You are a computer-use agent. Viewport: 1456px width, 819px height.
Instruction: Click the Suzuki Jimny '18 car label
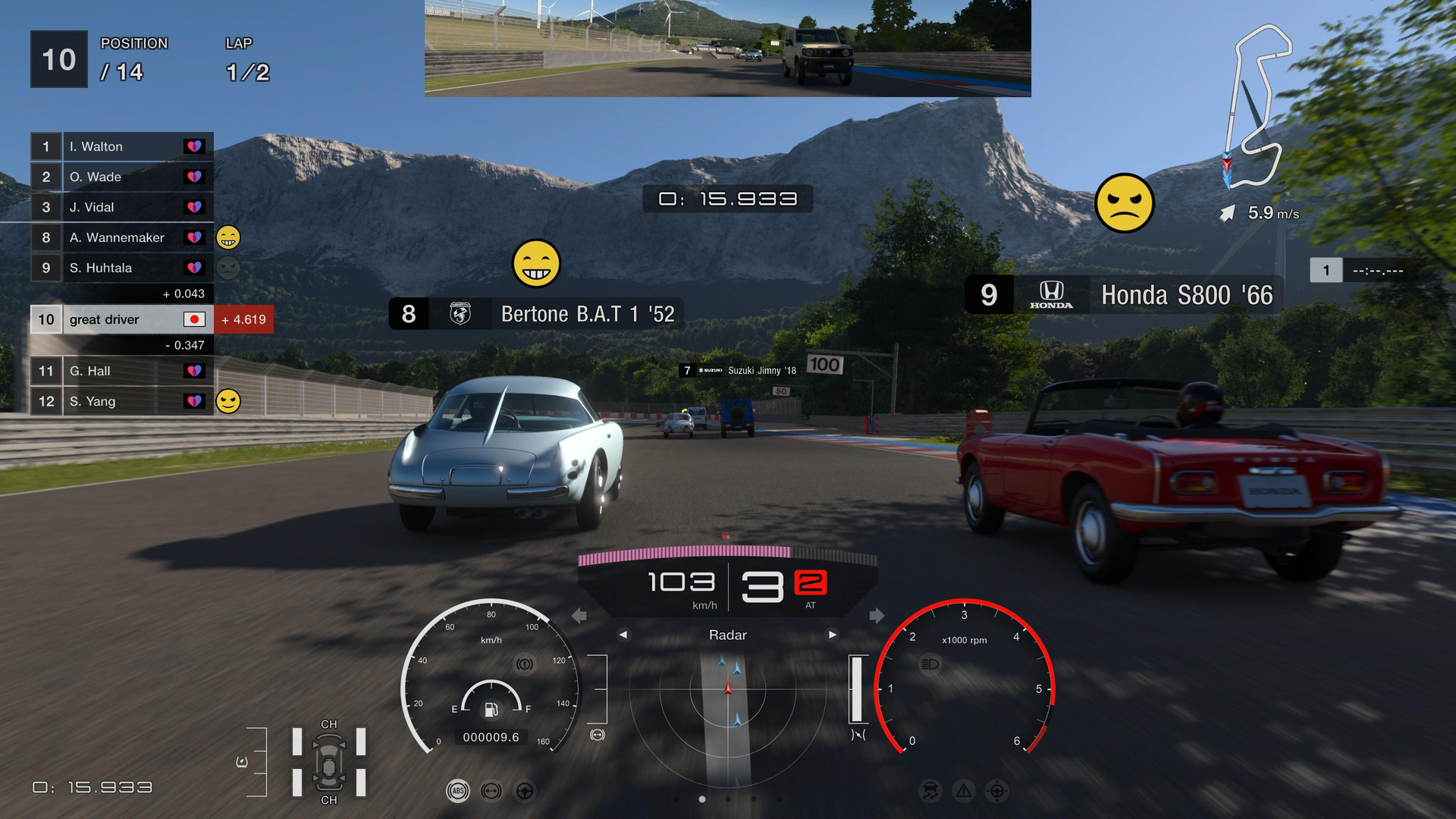pos(739,370)
